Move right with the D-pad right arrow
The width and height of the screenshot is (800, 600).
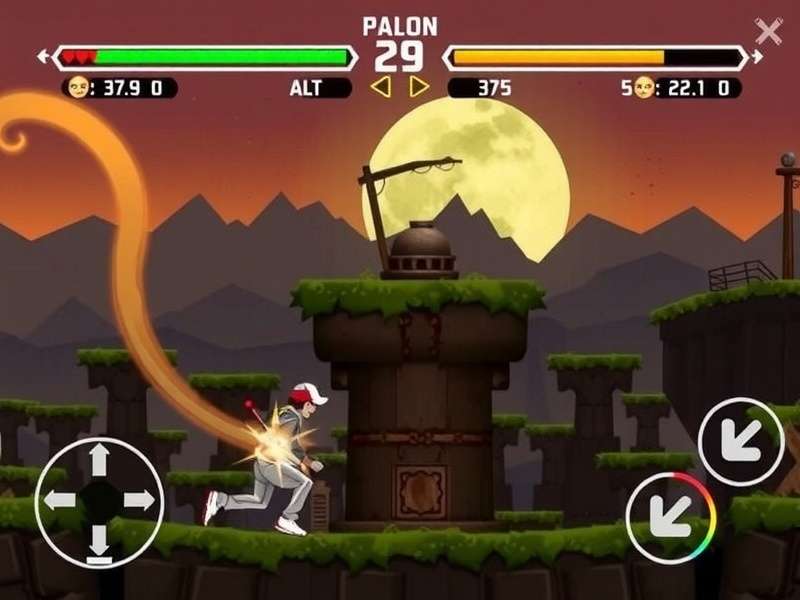pyautogui.click(x=138, y=501)
